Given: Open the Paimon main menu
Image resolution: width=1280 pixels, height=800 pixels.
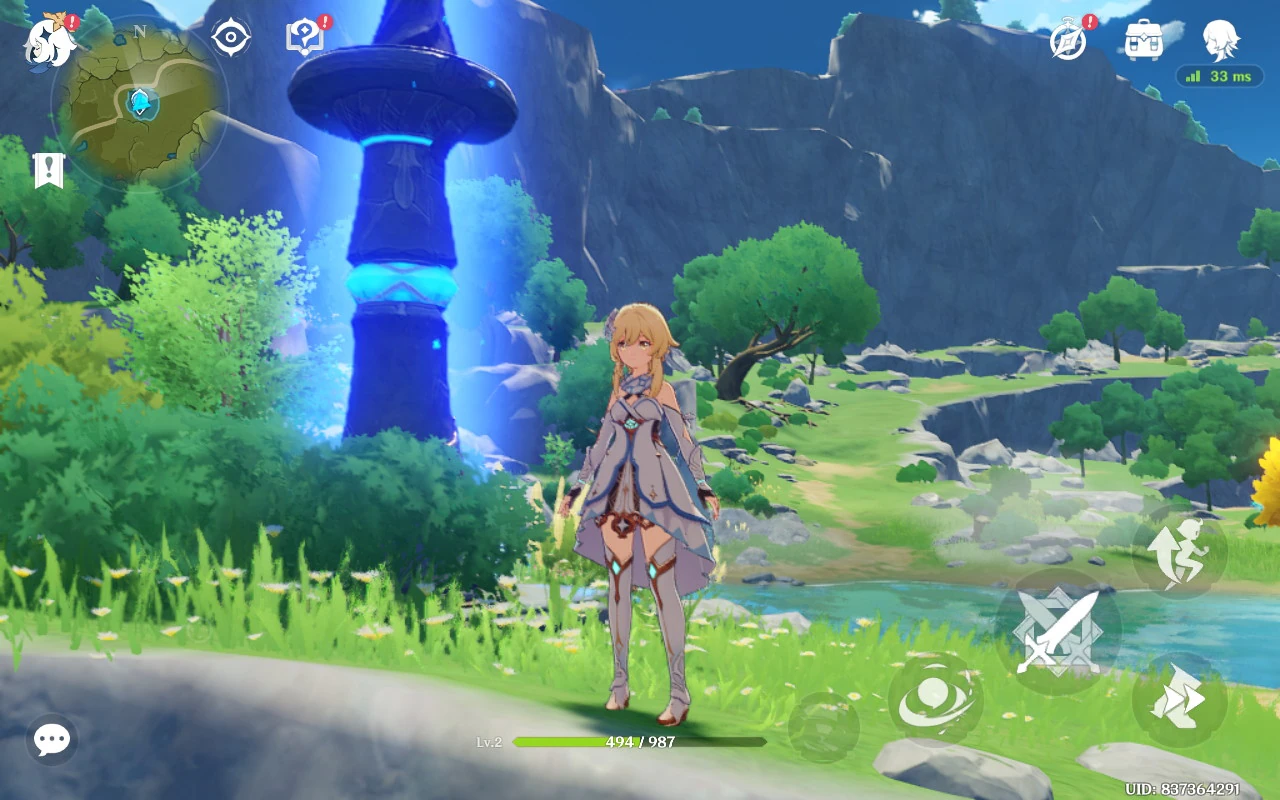Looking at the screenshot, I should [x=51, y=42].
